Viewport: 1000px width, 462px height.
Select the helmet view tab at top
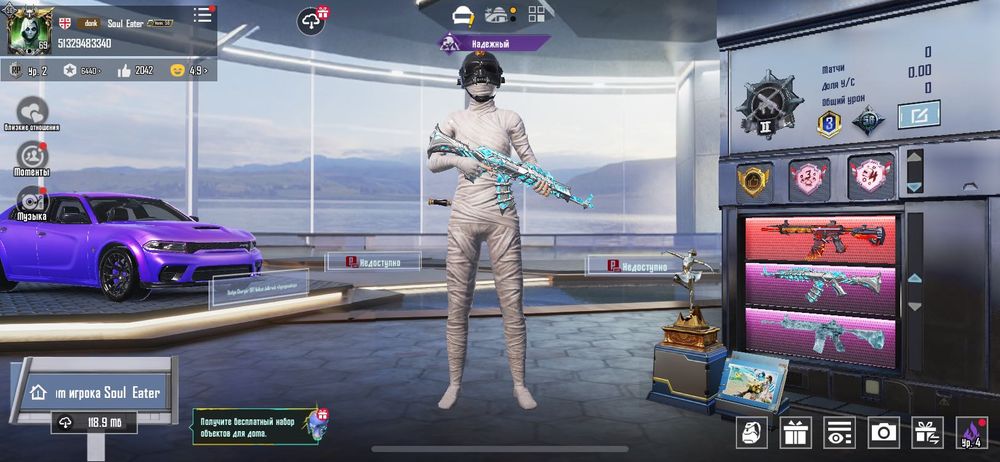(462, 15)
